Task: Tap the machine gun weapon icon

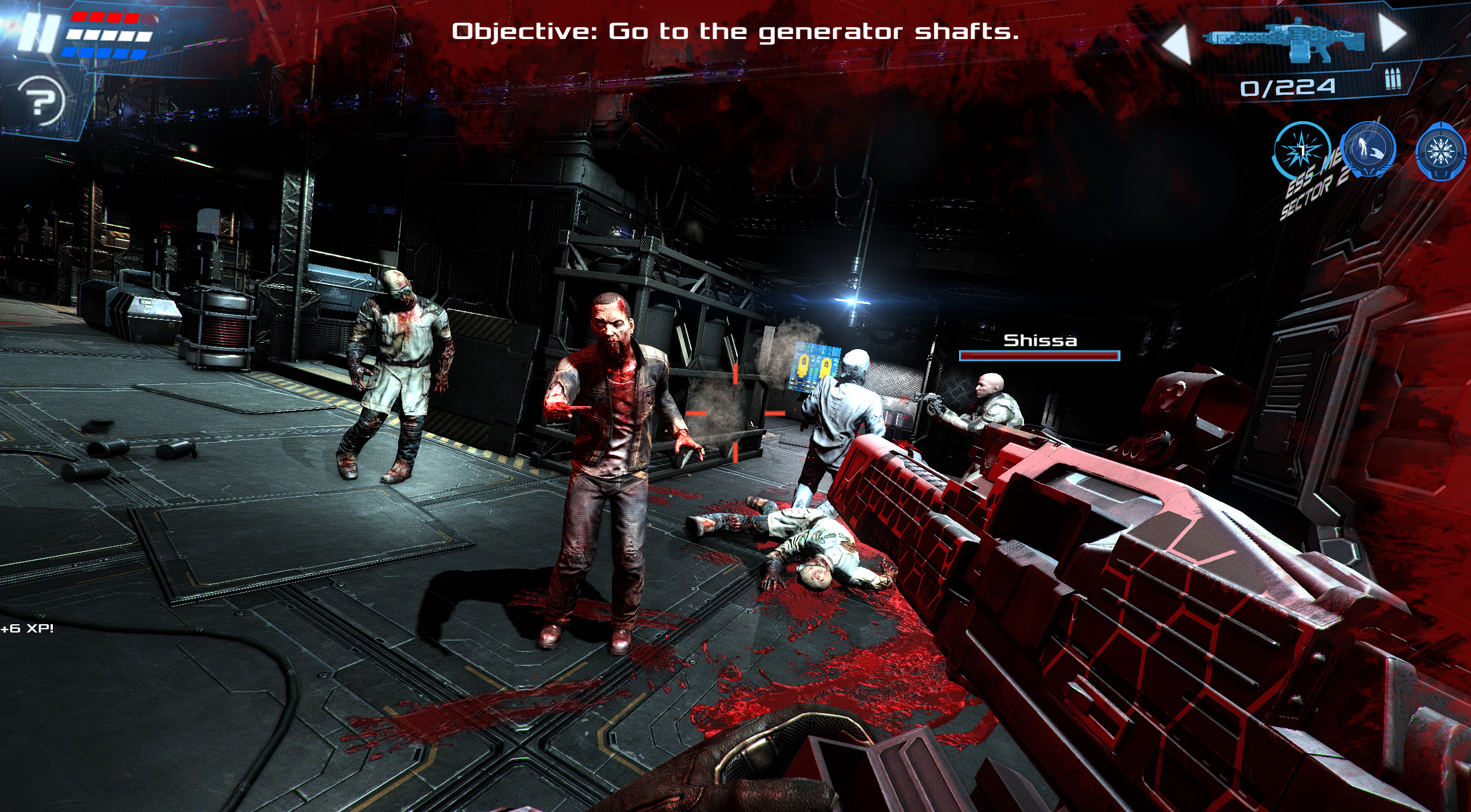Action: coord(1285,40)
